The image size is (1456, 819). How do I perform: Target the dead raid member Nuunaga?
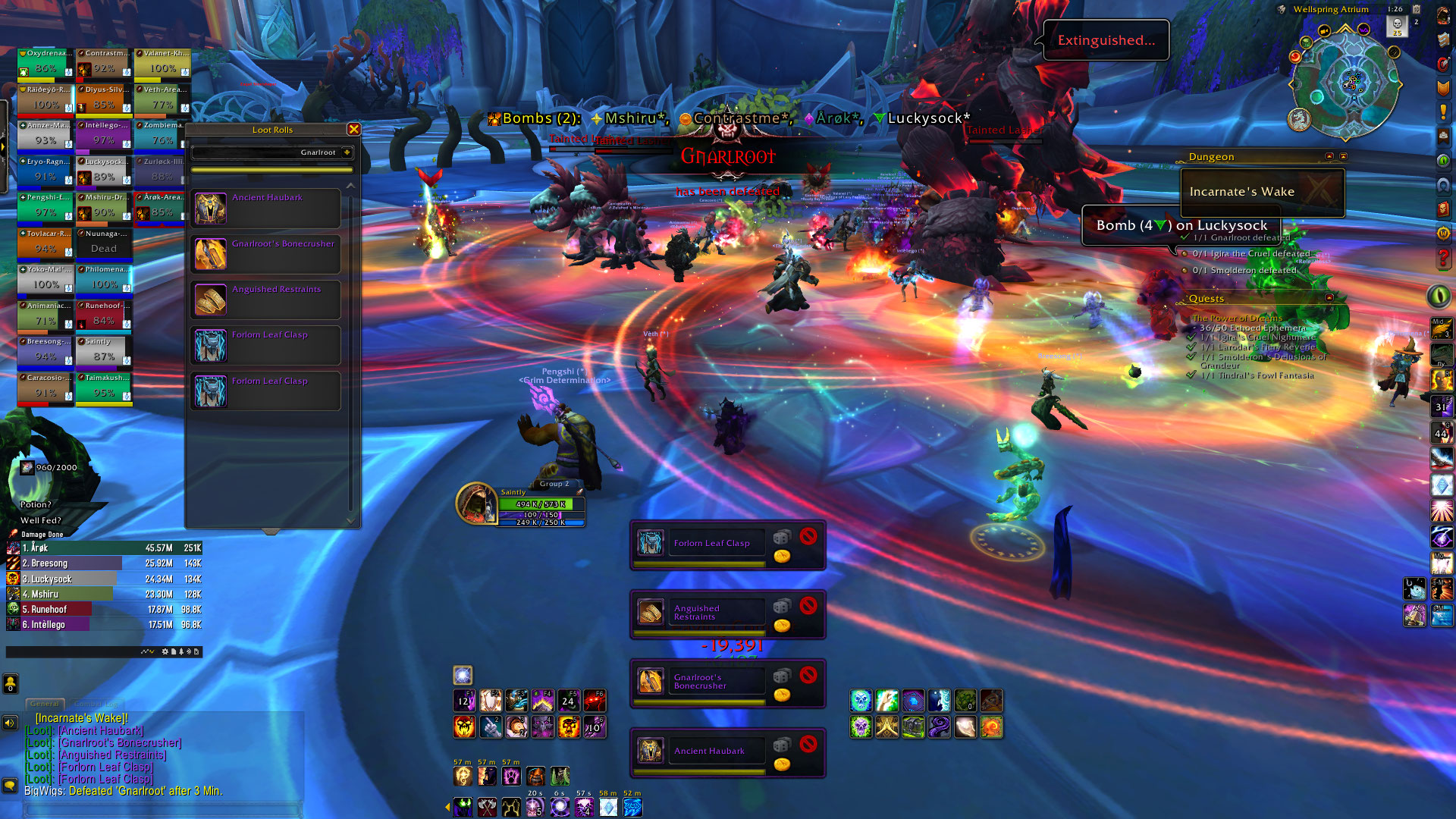(104, 243)
